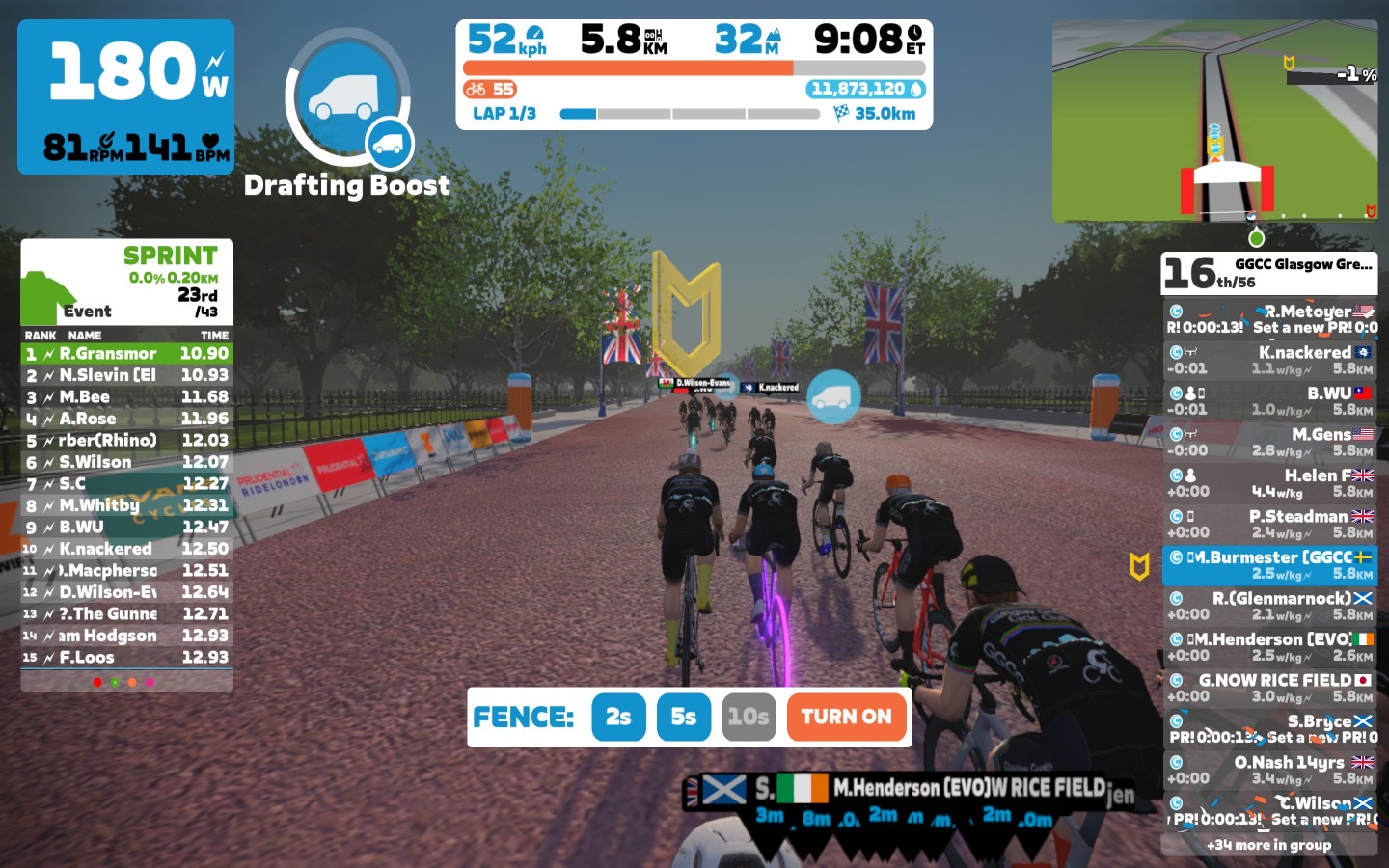Choose M.Gens in the nearby riders list
Screen dimensions: 1389x868
(x=1269, y=442)
